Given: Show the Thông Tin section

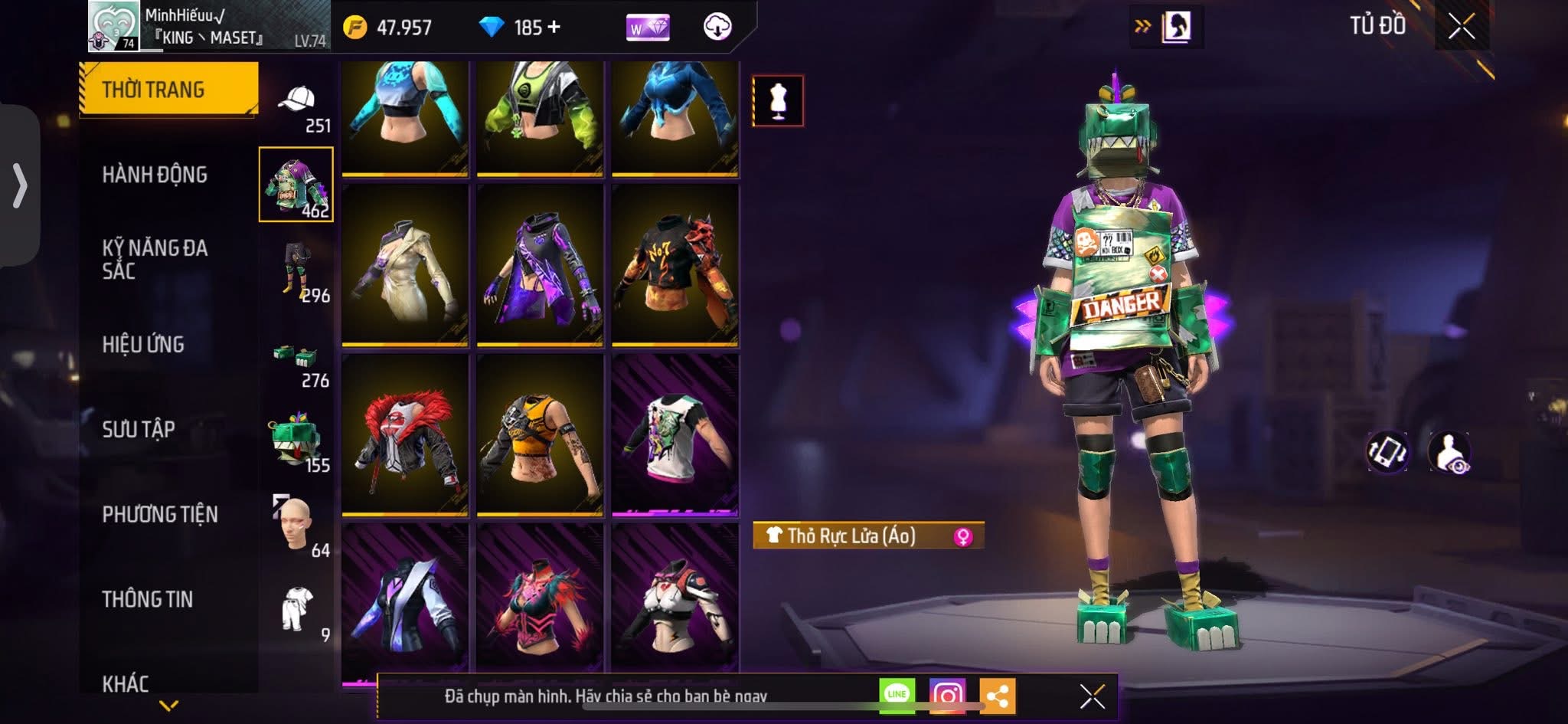Looking at the screenshot, I should point(148,599).
